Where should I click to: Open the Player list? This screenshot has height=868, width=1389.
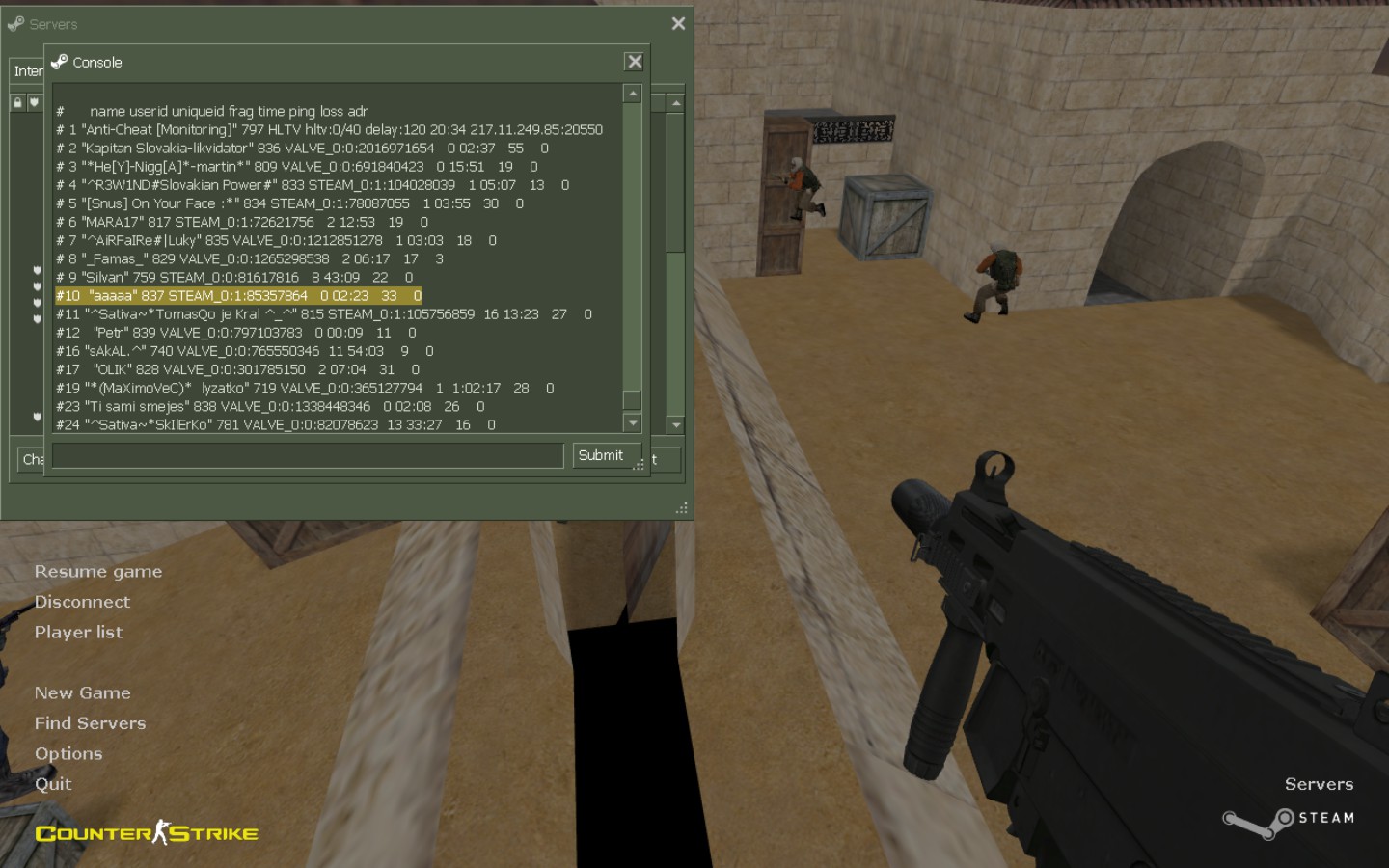coord(78,633)
